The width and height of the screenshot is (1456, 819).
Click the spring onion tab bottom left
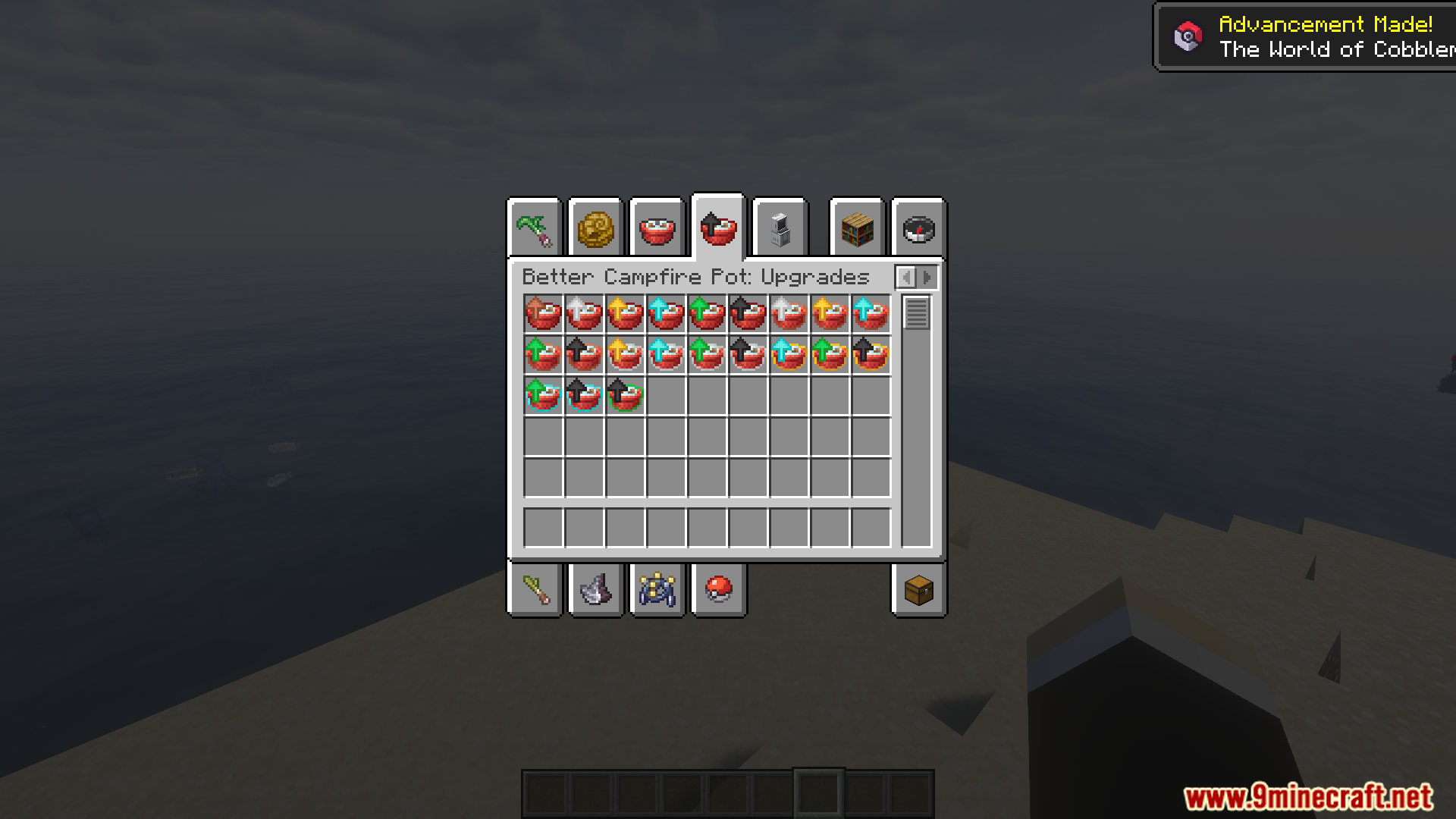coord(535,591)
